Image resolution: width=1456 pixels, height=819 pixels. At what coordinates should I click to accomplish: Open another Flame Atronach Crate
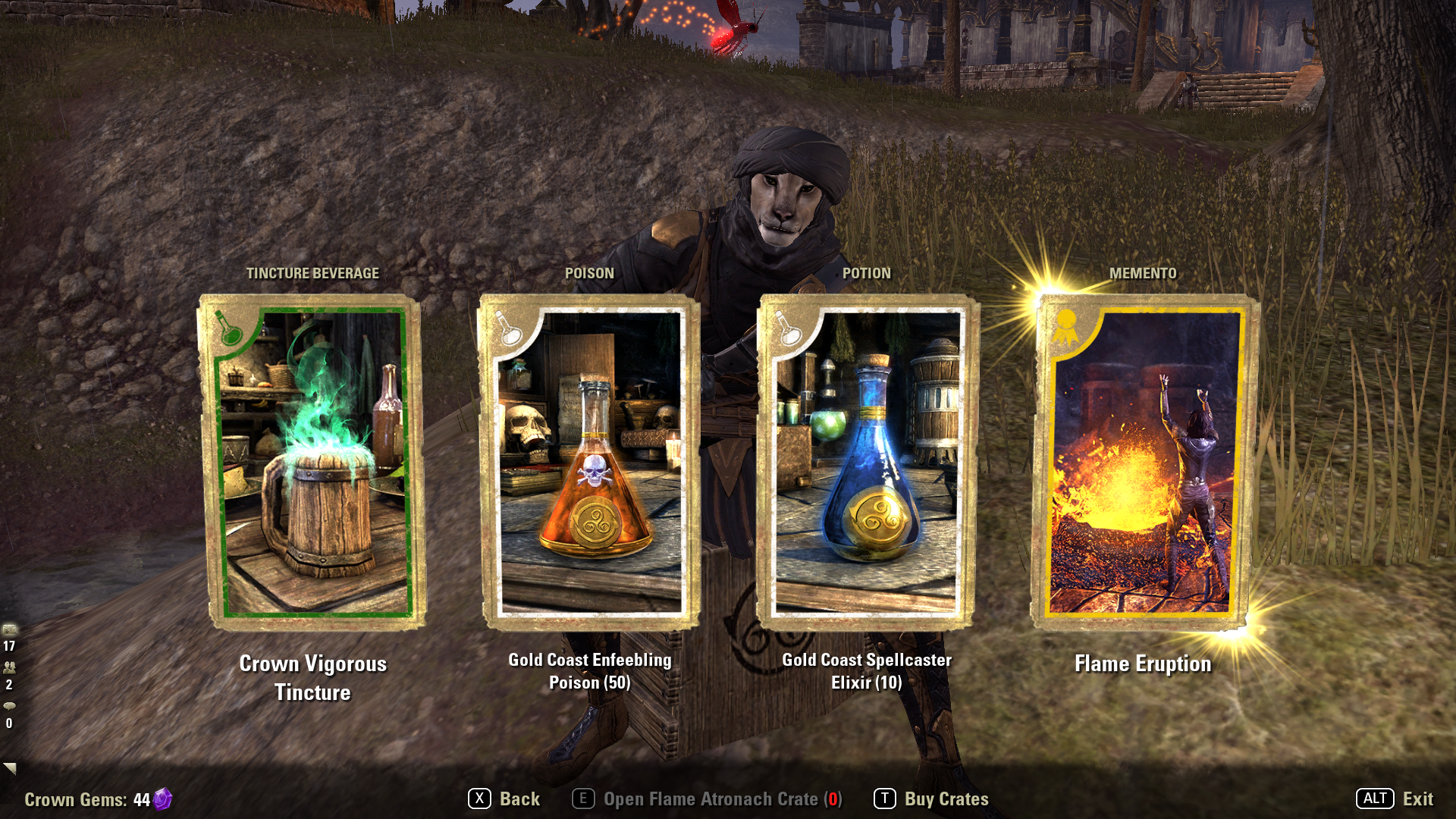(x=708, y=799)
